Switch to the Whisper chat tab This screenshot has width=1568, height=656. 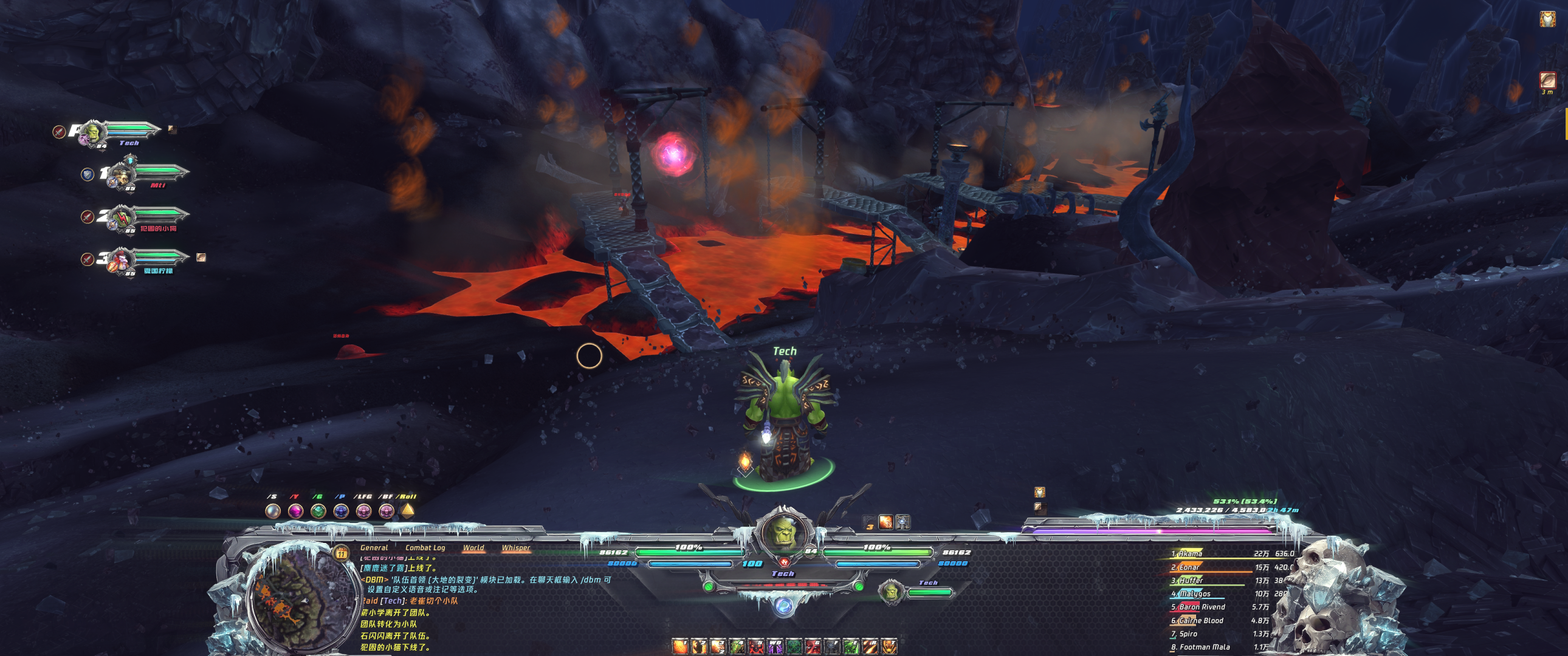click(515, 548)
